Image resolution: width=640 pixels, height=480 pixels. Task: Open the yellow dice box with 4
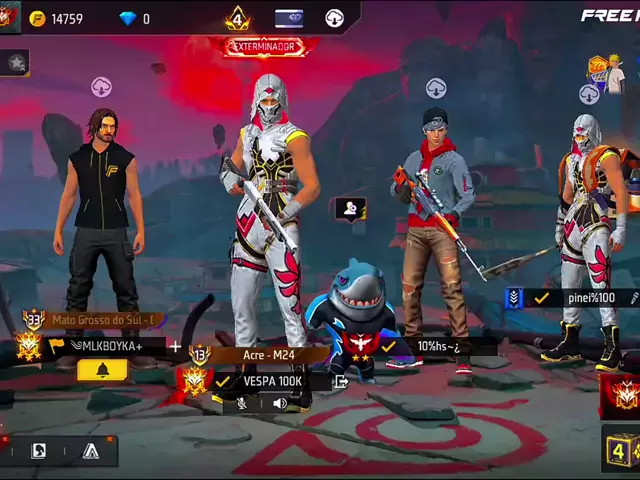[620, 451]
